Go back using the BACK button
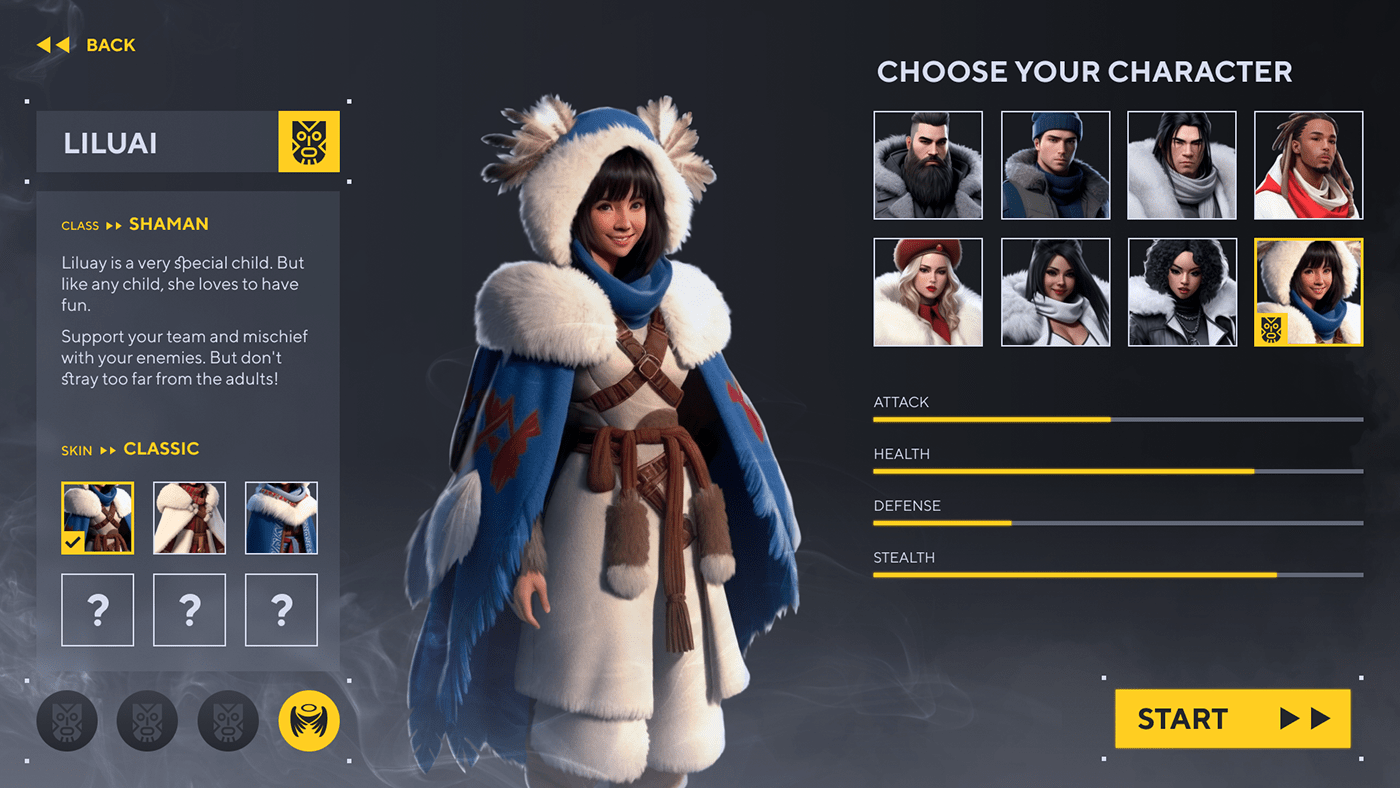The image size is (1400, 788). point(87,45)
